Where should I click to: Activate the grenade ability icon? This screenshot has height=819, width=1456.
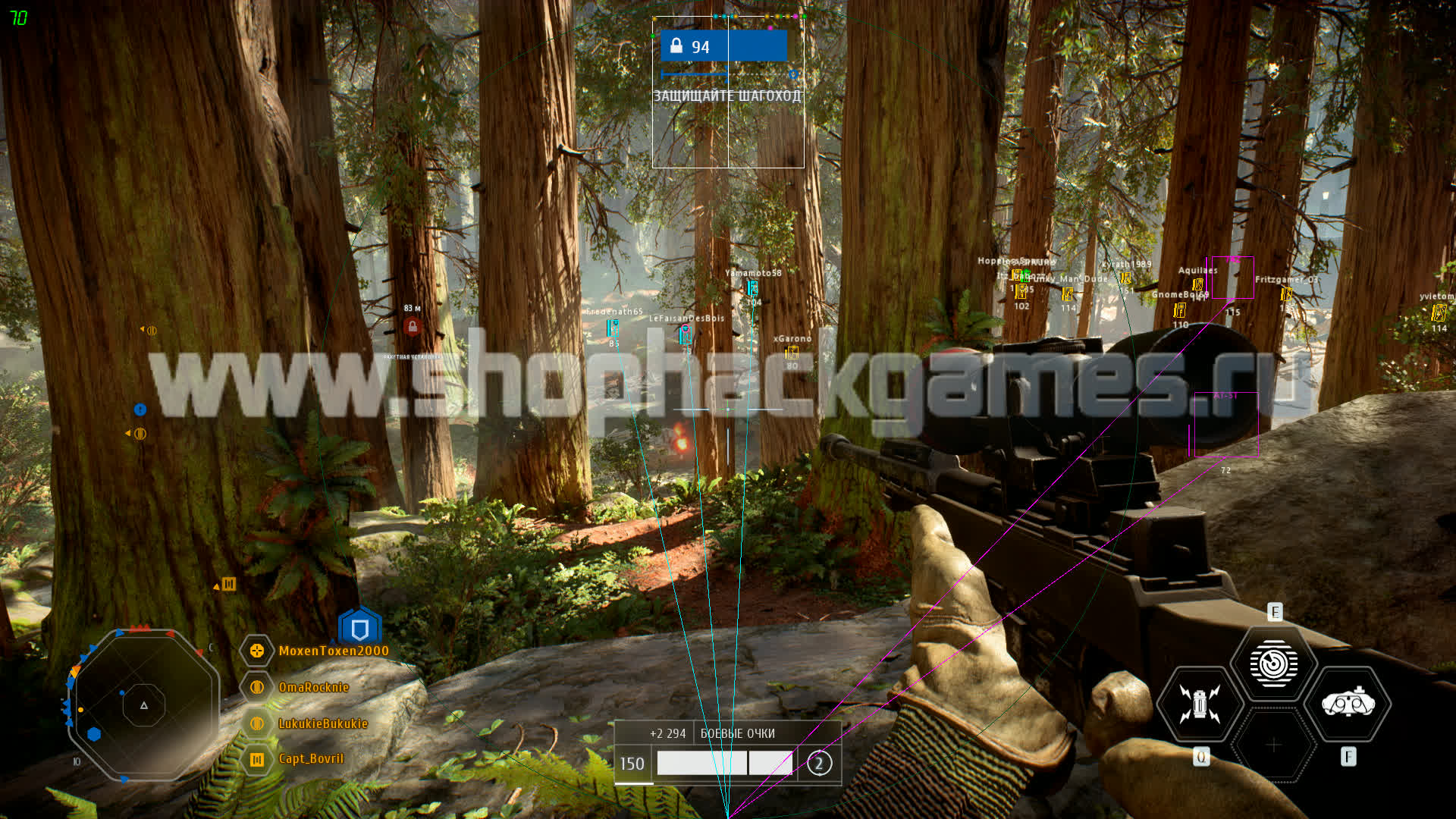[x=1199, y=704]
